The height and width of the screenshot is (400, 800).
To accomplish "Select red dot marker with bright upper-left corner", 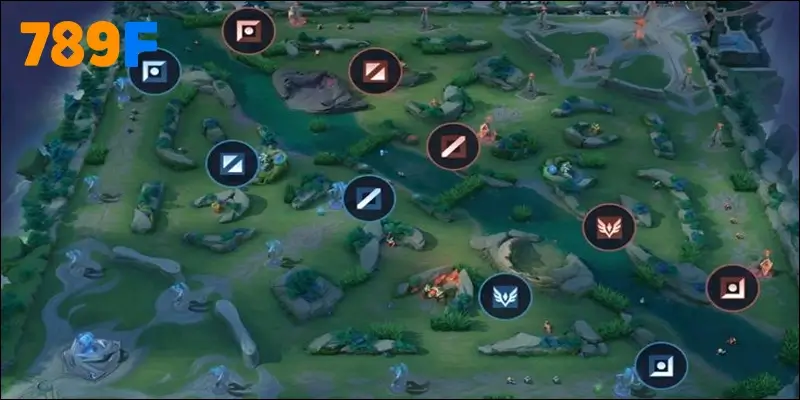I will click(249, 31).
